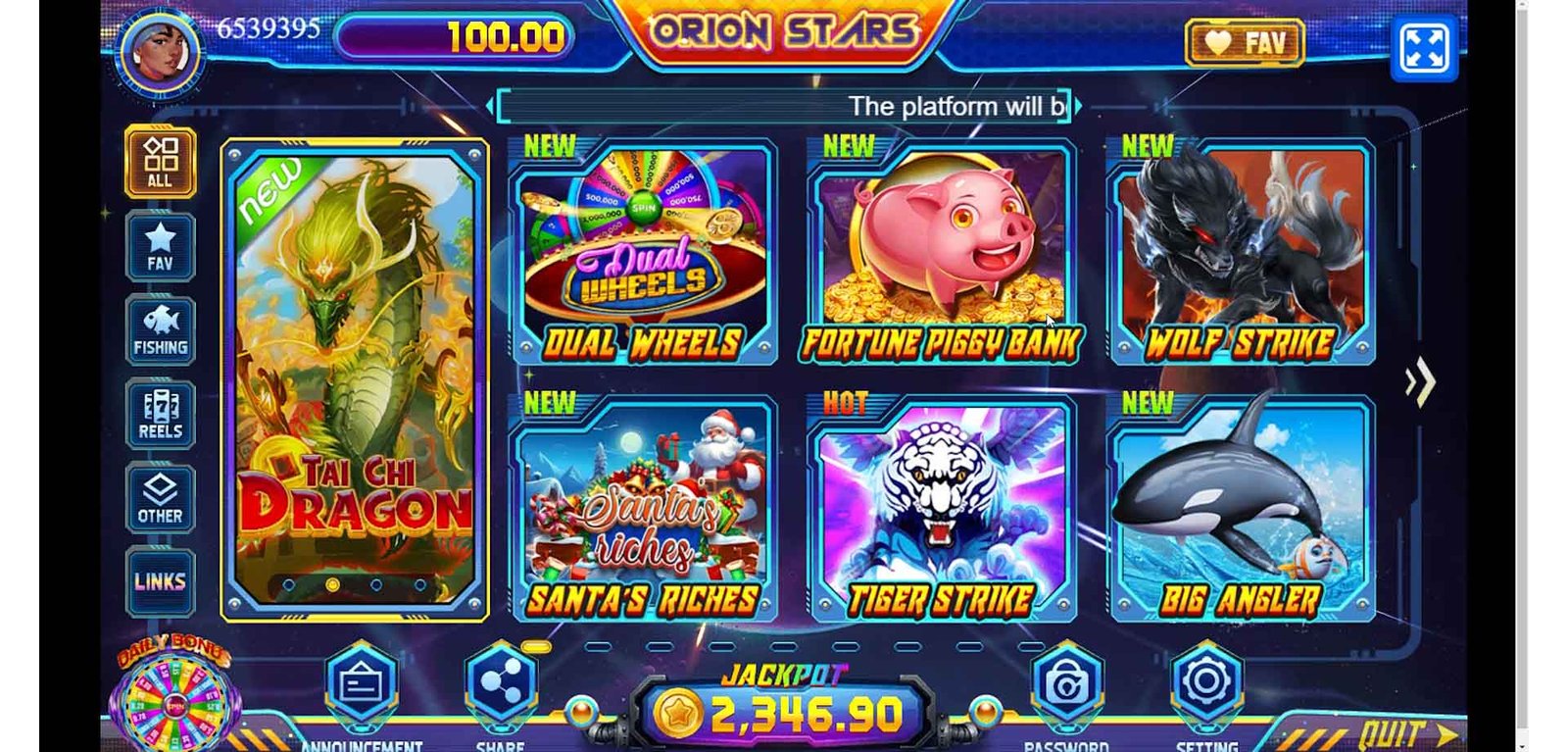Open the Announcement panel

click(x=362, y=683)
